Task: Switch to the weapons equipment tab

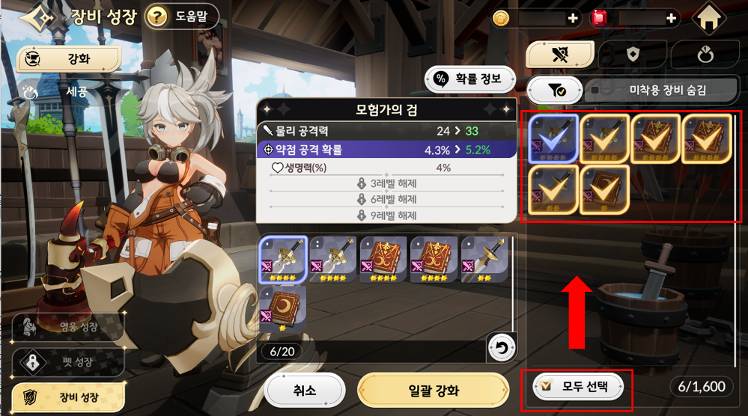Action: click(x=559, y=54)
